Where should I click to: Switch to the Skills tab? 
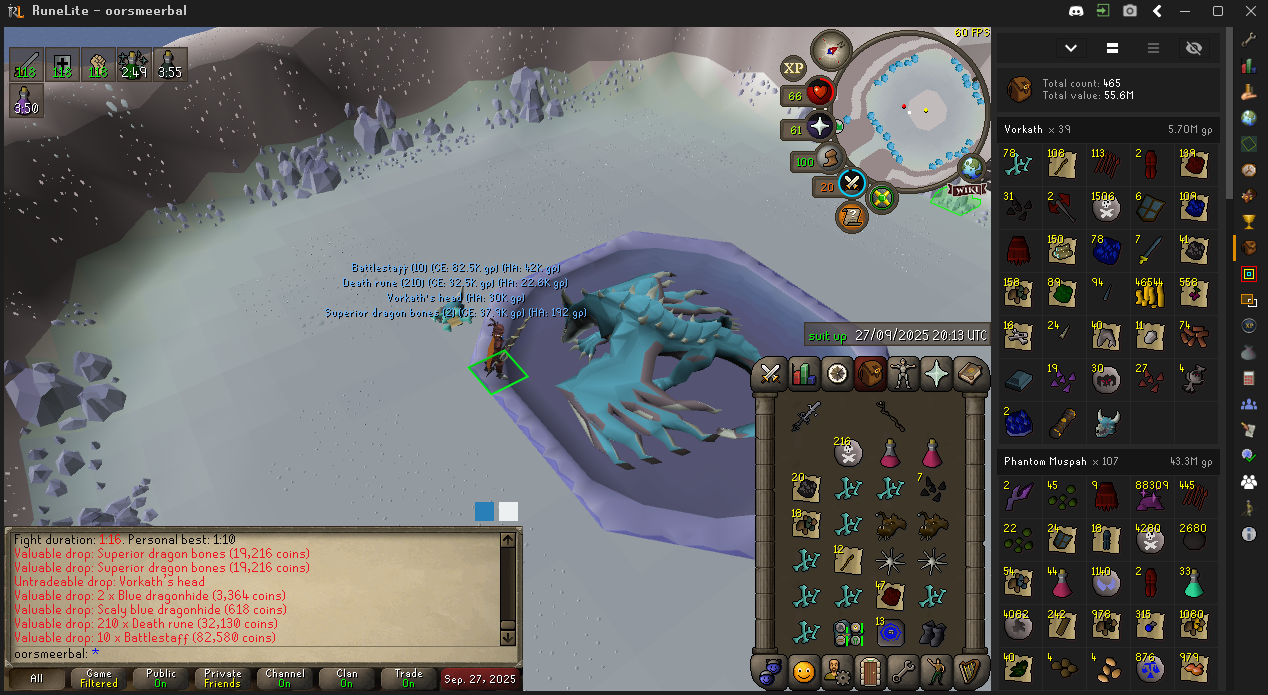803,373
